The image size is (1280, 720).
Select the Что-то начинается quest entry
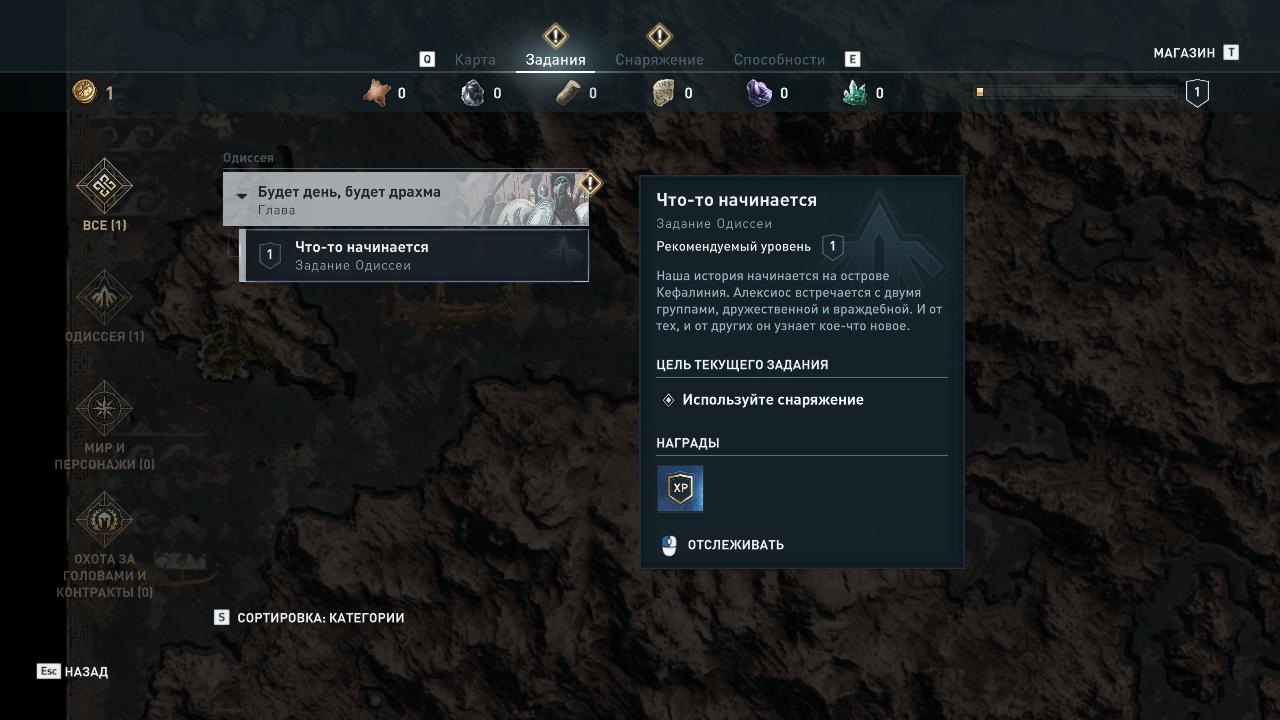415,256
